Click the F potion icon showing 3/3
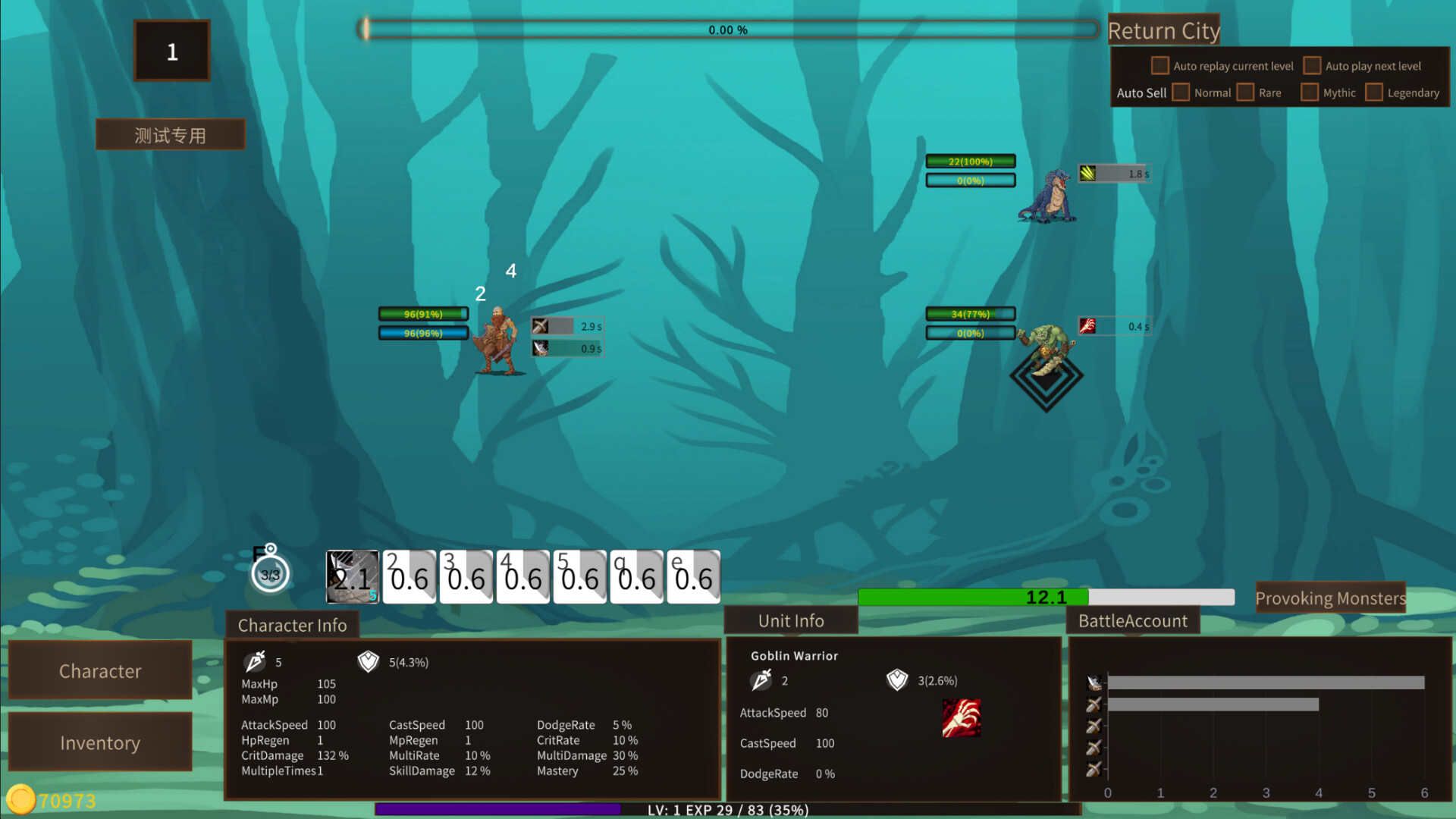1456x819 pixels. 269,574
